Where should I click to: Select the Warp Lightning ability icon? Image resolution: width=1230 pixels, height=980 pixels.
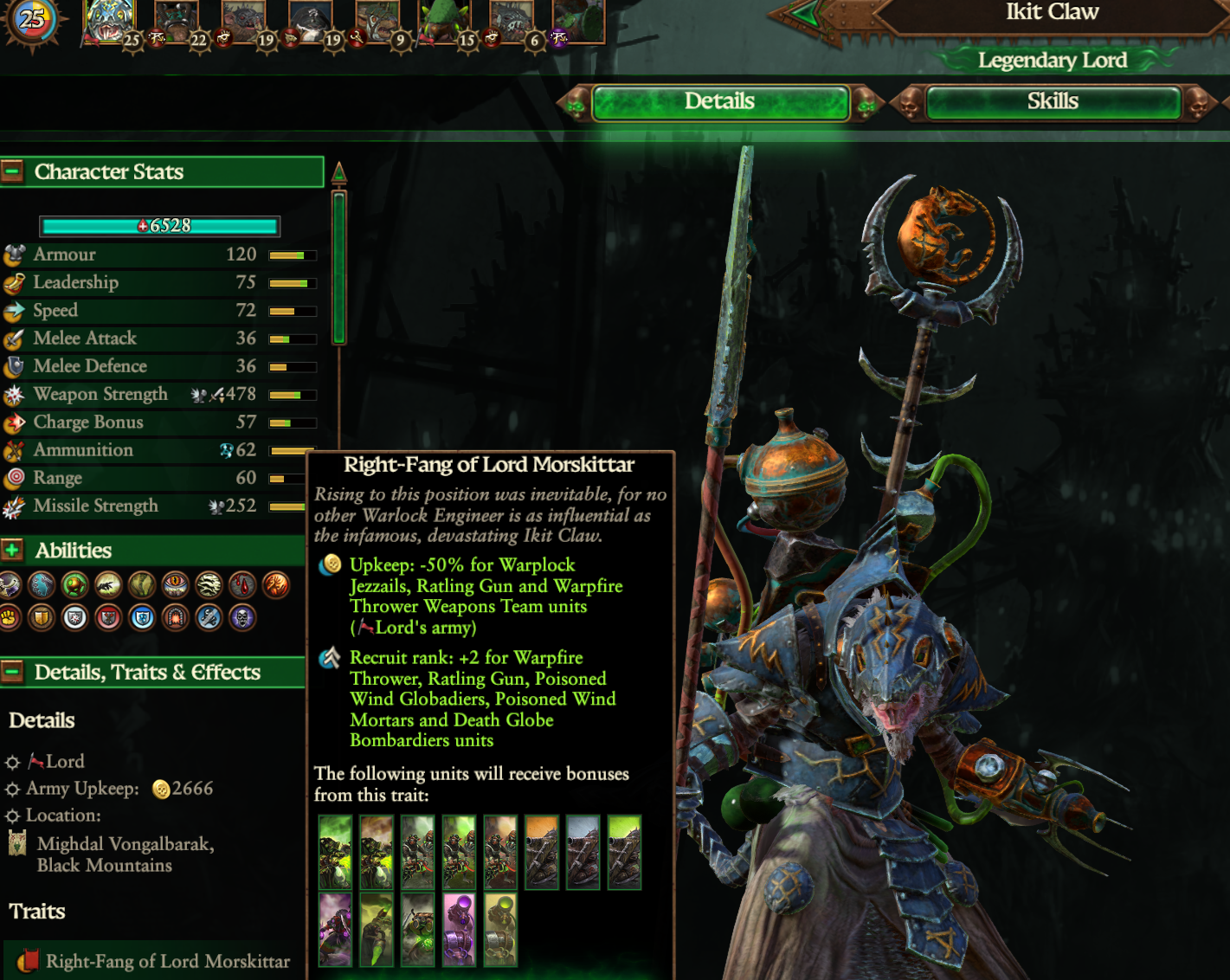pos(41,584)
